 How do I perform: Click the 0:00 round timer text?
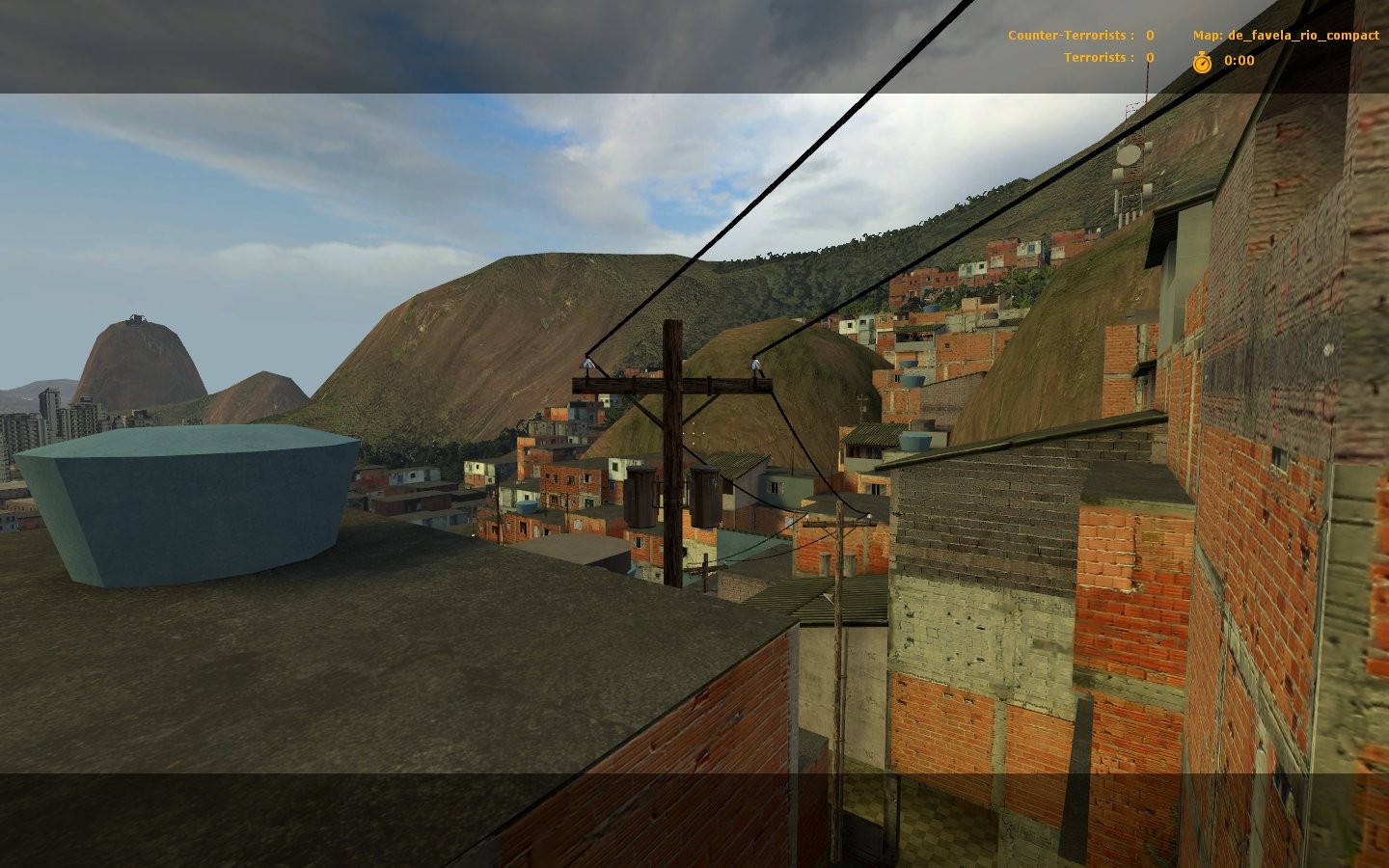(x=1238, y=61)
